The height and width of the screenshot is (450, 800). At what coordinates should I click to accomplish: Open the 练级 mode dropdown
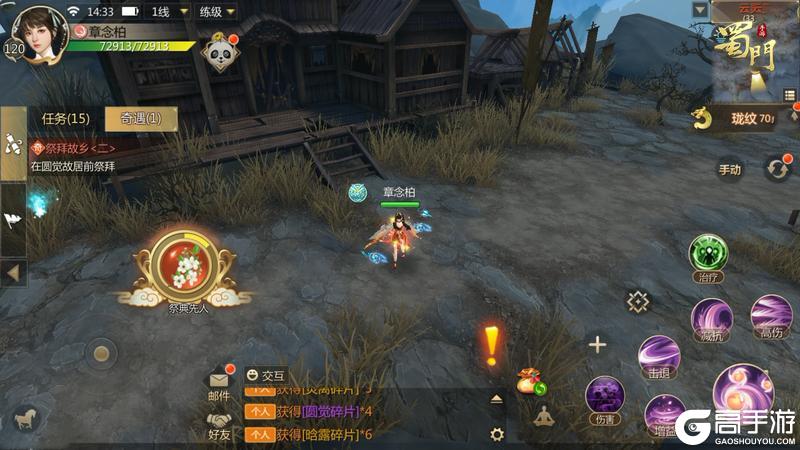coord(216,12)
